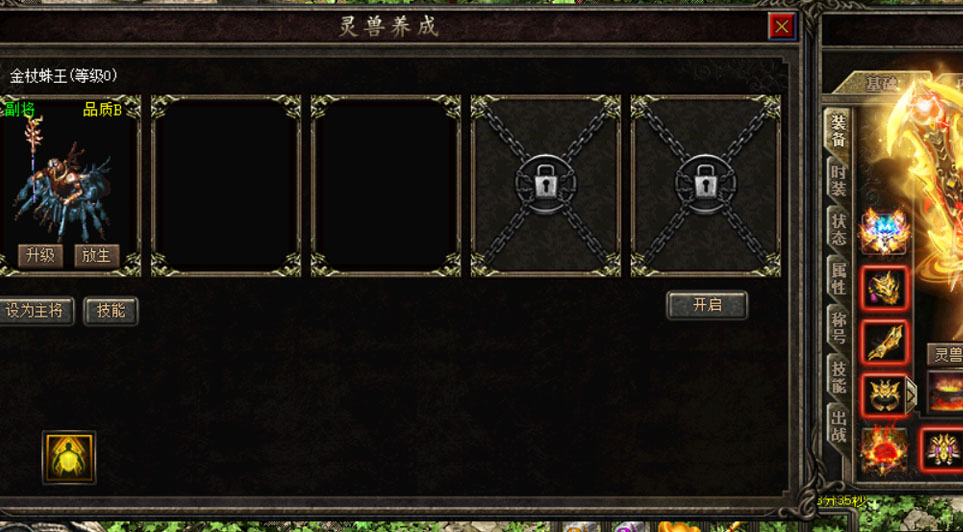Screen dimensions: 963x532
Task: Close the 灵兽养成 window
Action: click(x=781, y=27)
